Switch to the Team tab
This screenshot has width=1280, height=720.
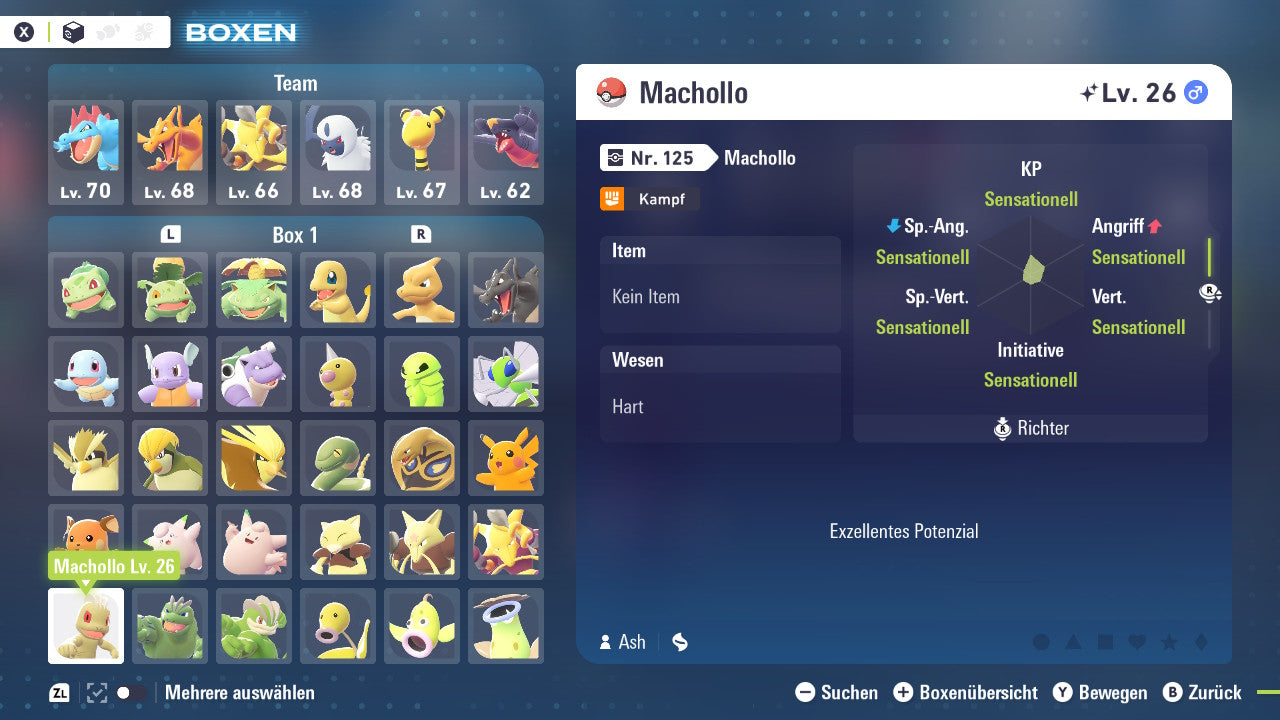pos(295,83)
